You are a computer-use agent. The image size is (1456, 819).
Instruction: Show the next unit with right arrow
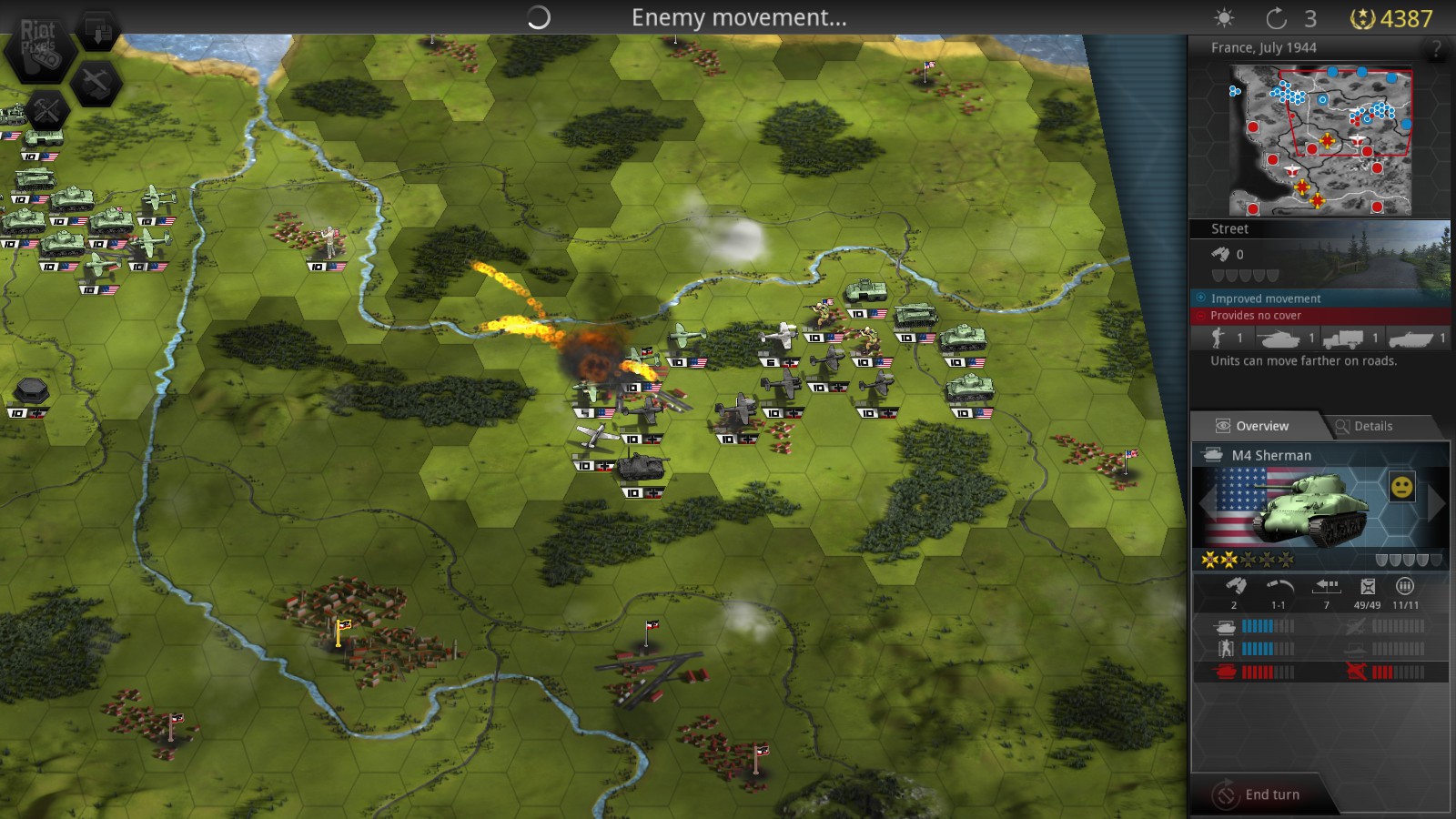(1437, 504)
